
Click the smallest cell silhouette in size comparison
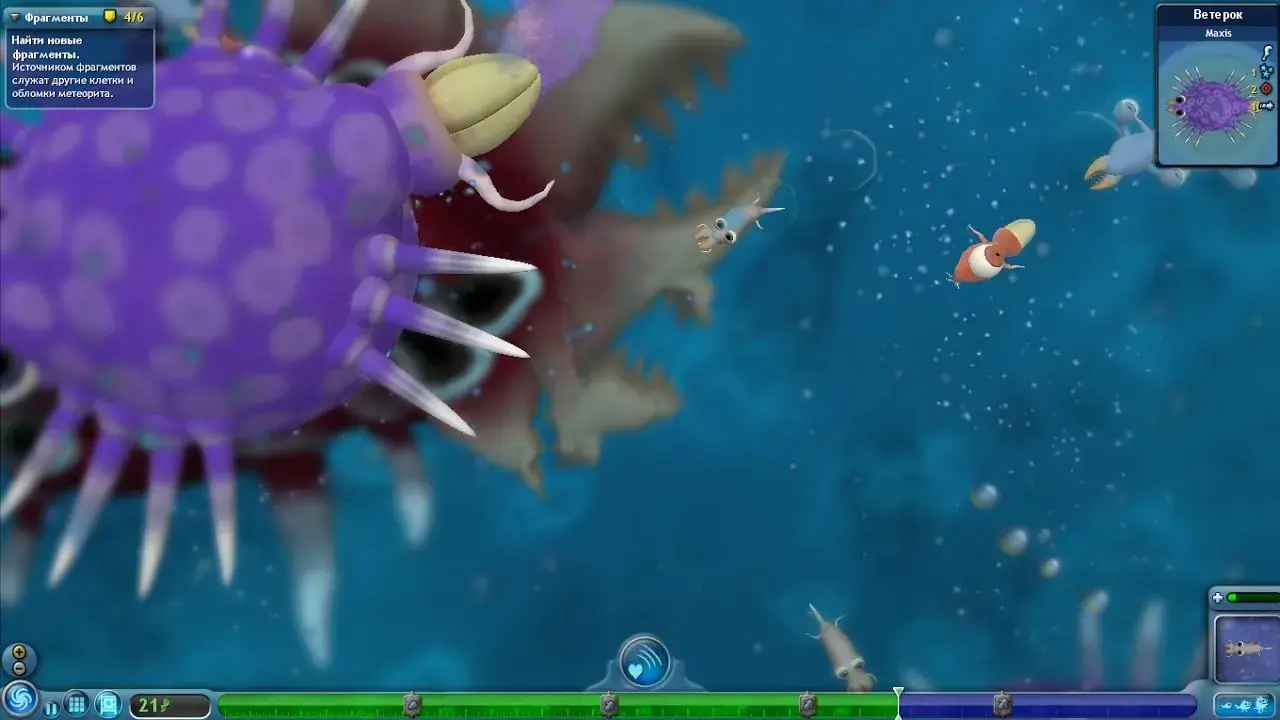click(x=1225, y=706)
